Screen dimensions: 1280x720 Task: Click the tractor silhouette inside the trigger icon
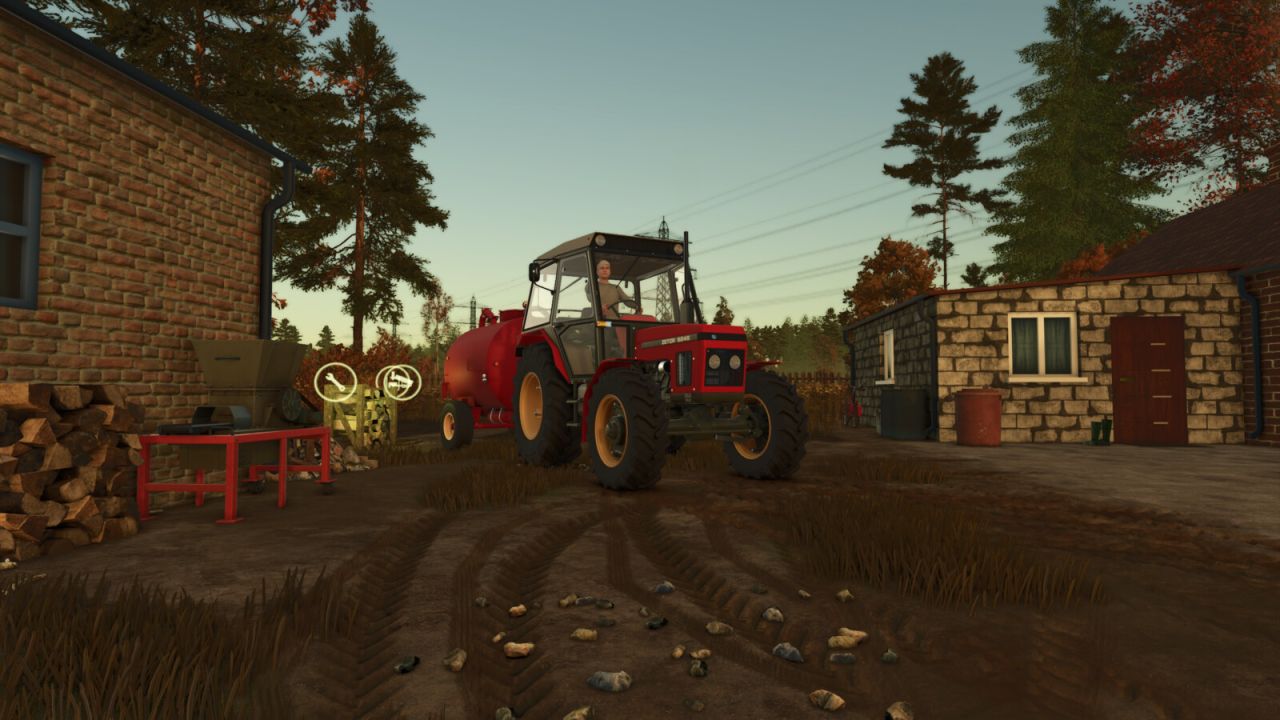[400, 379]
